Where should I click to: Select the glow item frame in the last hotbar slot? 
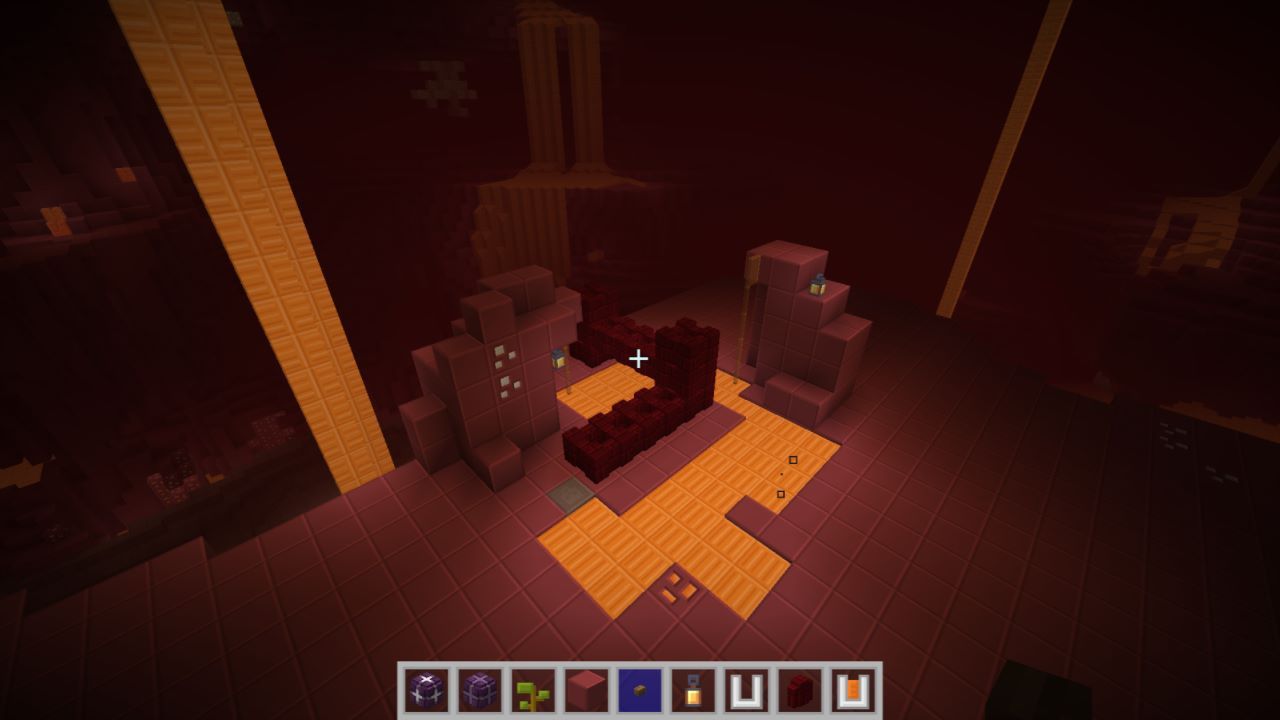click(850, 690)
